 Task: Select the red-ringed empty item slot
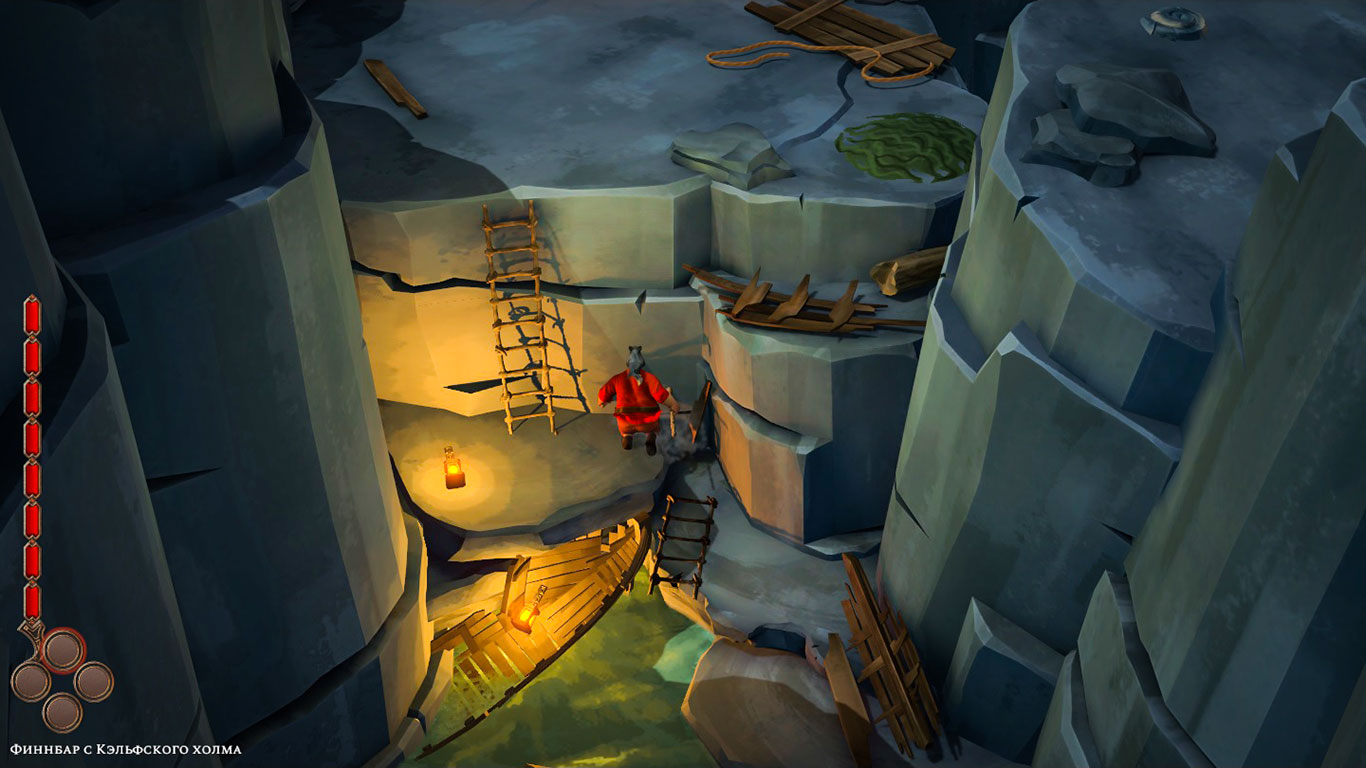(x=63, y=650)
